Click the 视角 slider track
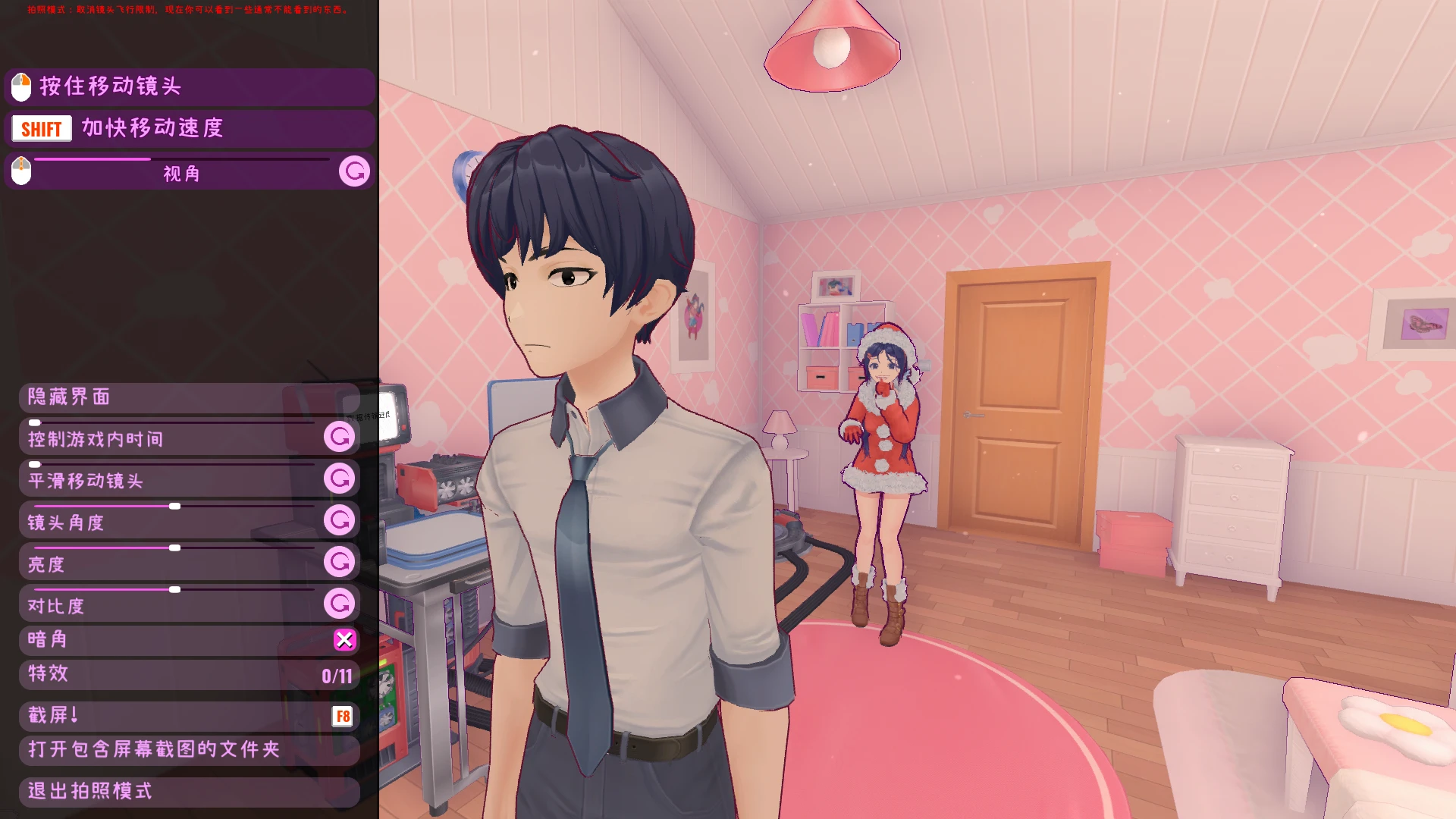Screen dimensions: 1456x819 pos(182,159)
